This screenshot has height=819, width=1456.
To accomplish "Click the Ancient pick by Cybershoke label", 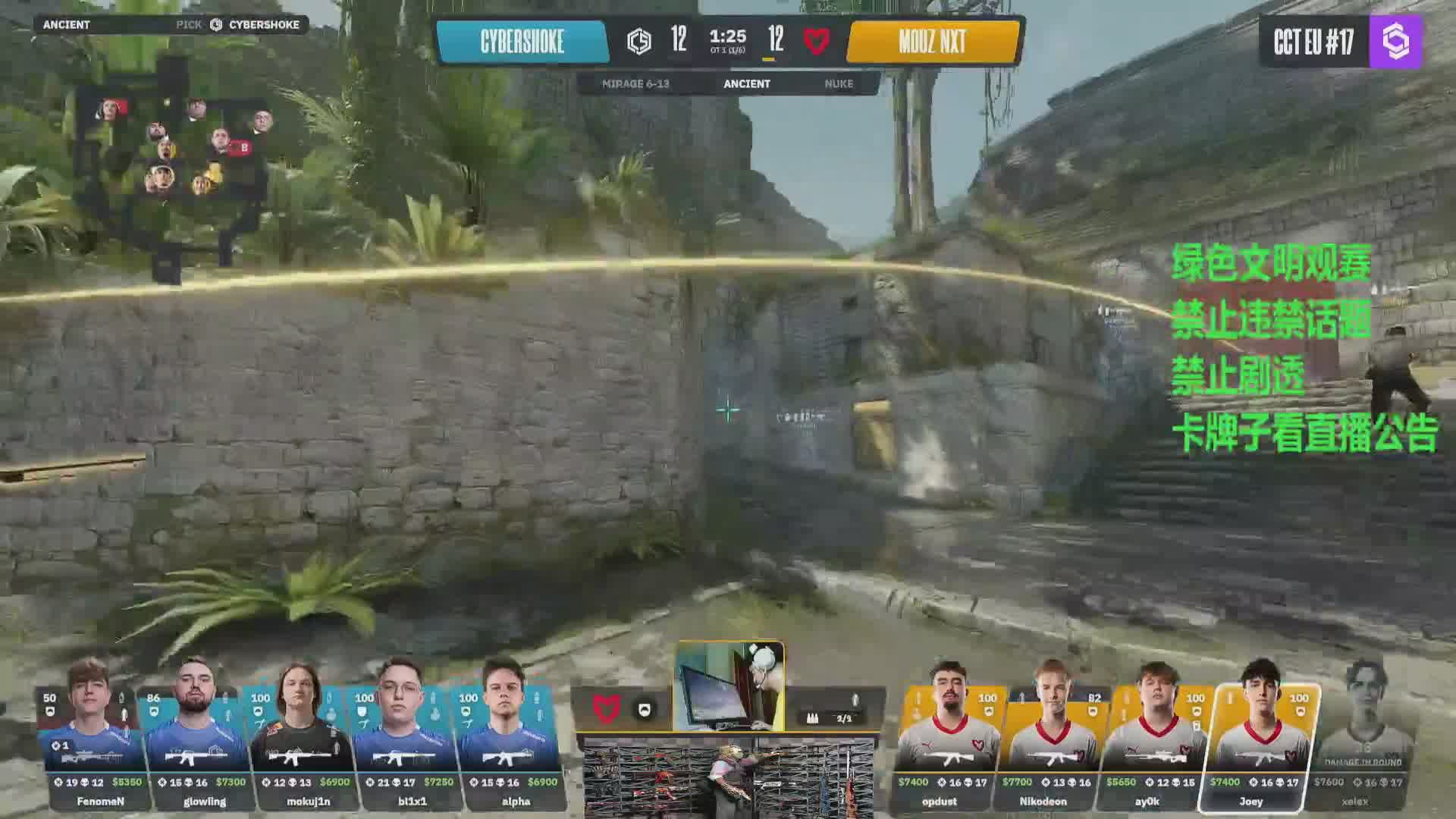I will (171, 24).
